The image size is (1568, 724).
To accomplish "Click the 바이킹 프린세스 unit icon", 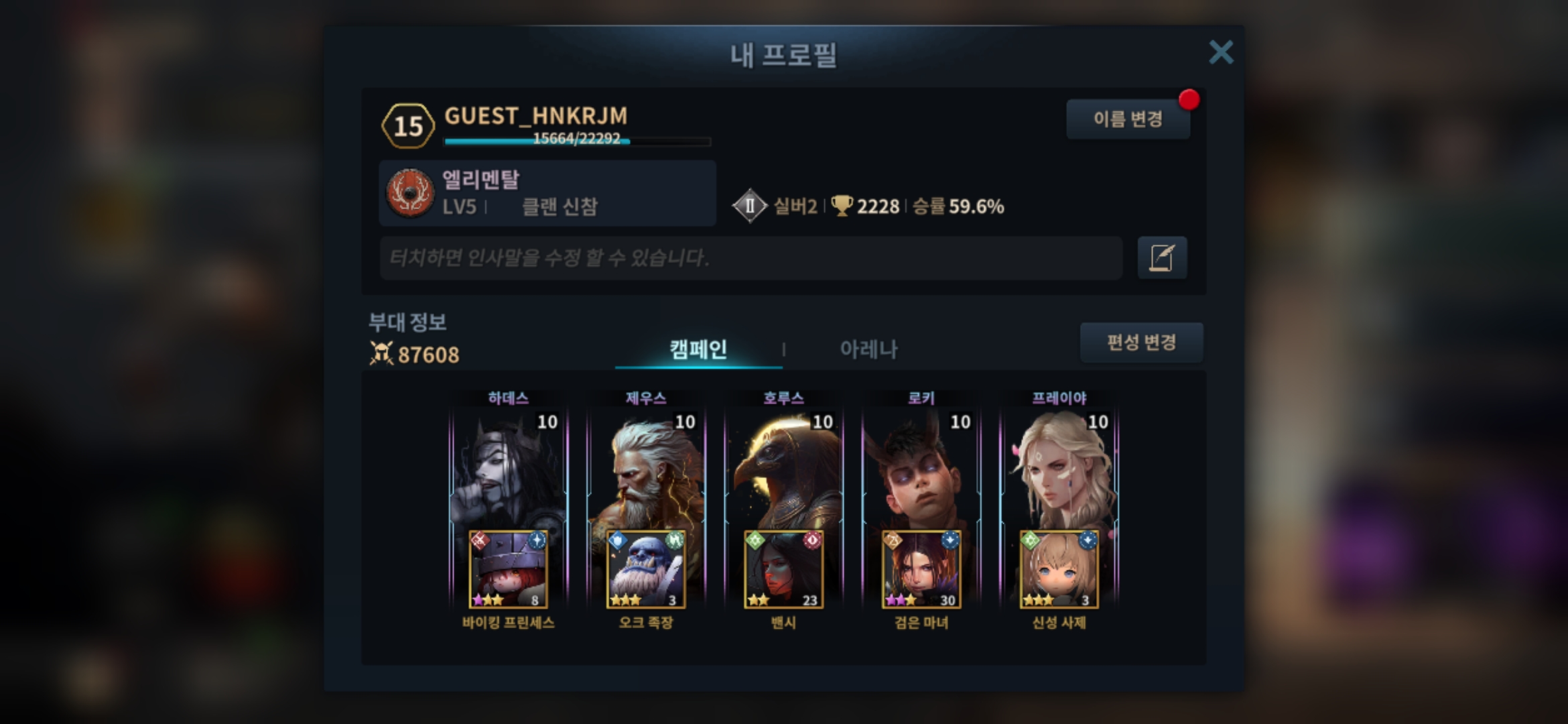I will [508, 570].
